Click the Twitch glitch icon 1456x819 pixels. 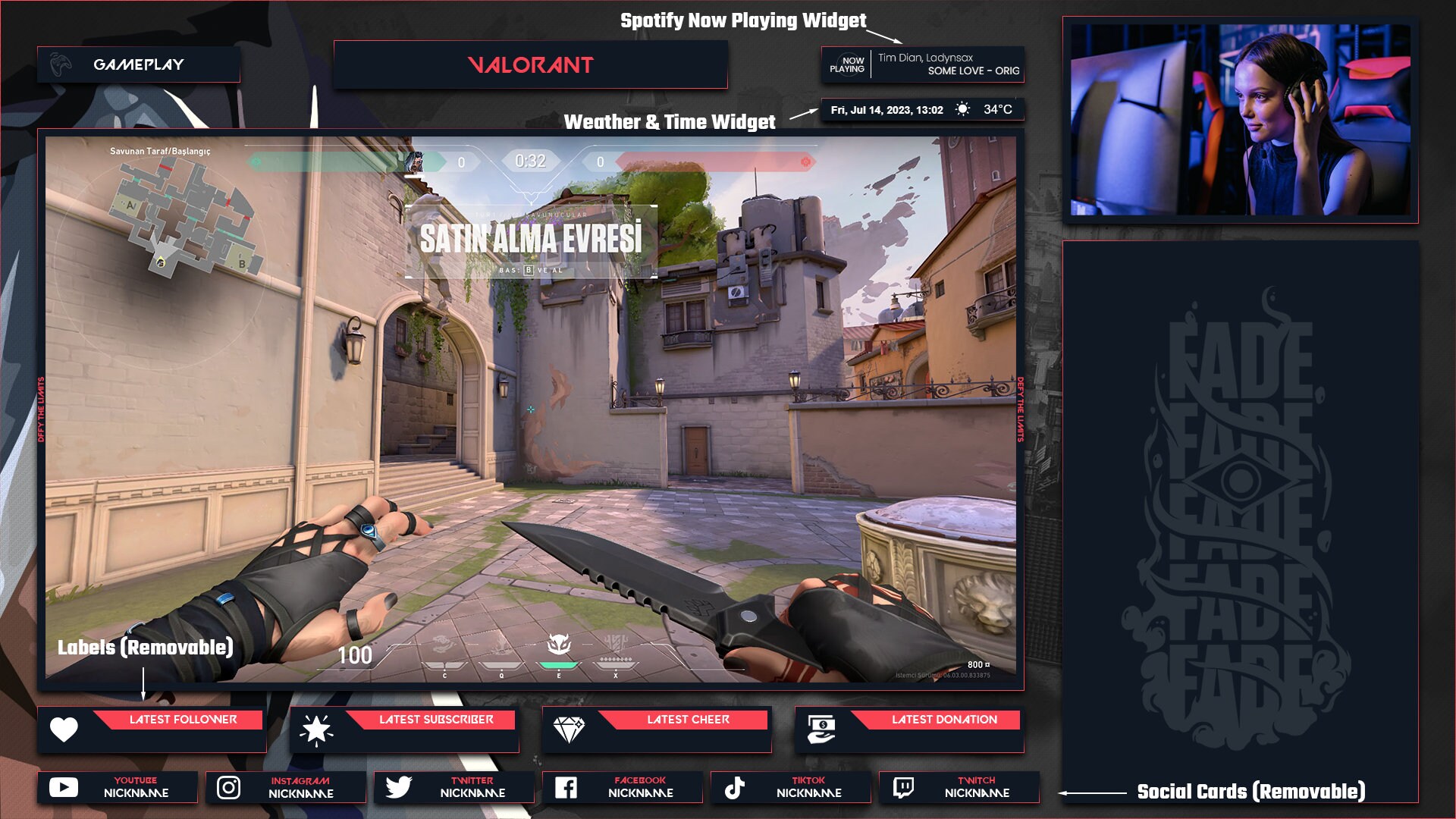[x=902, y=787]
